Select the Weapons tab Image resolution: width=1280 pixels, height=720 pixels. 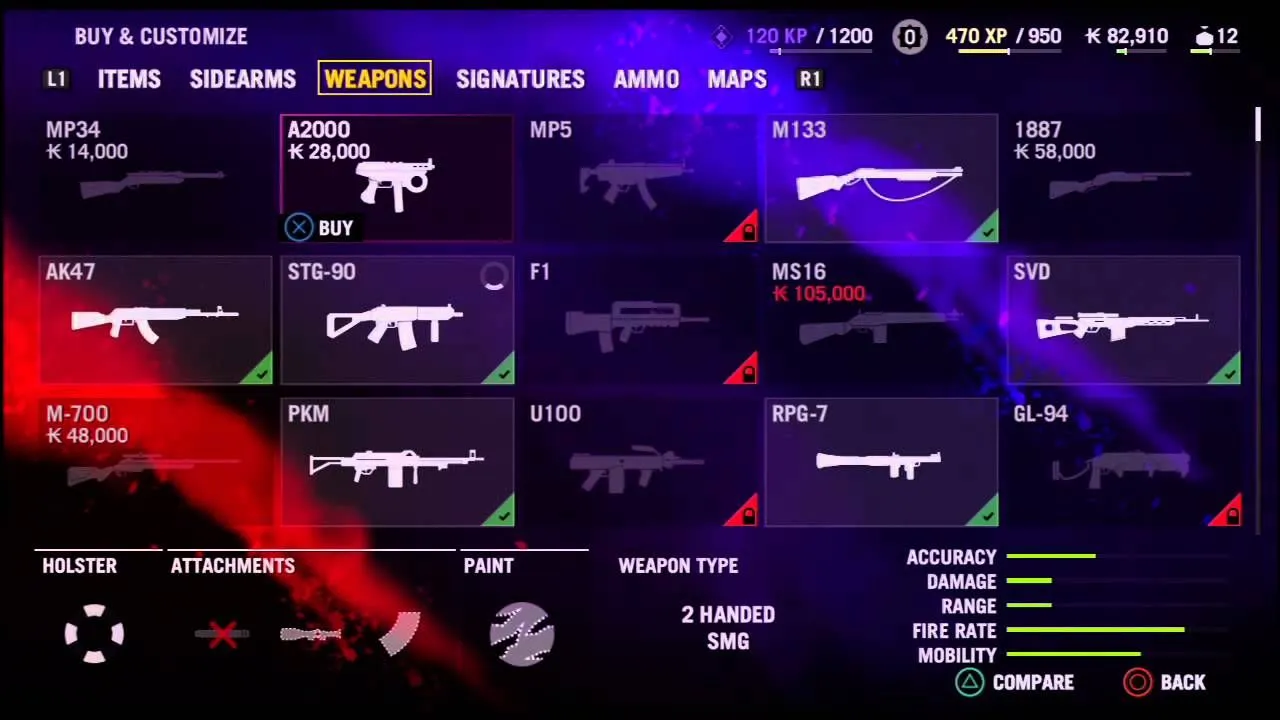click(x=375, y=79)
